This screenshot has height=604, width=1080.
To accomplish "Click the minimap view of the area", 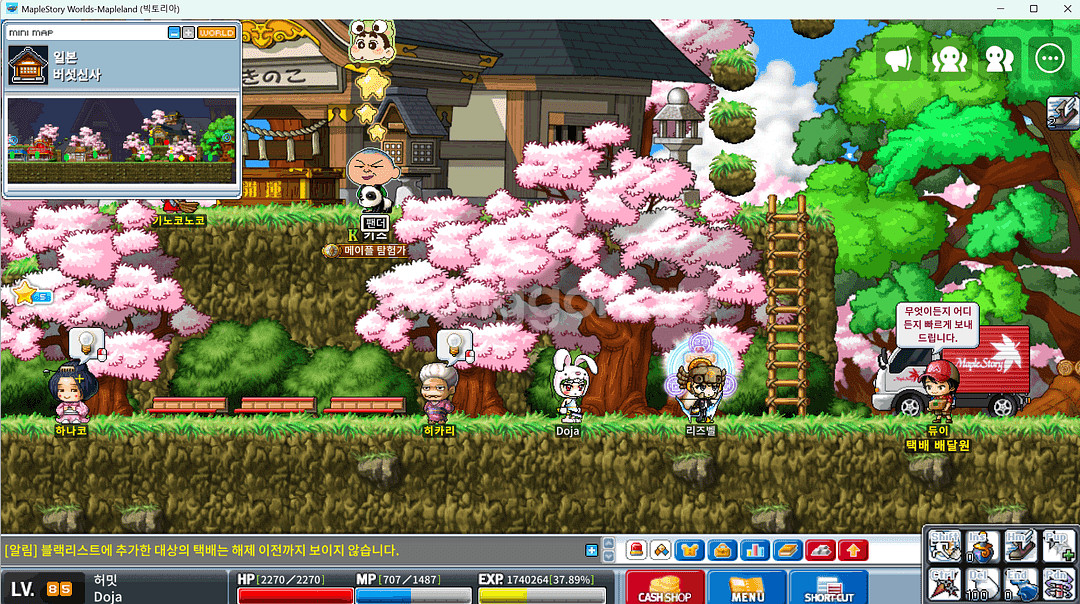I will pos(122,129).
